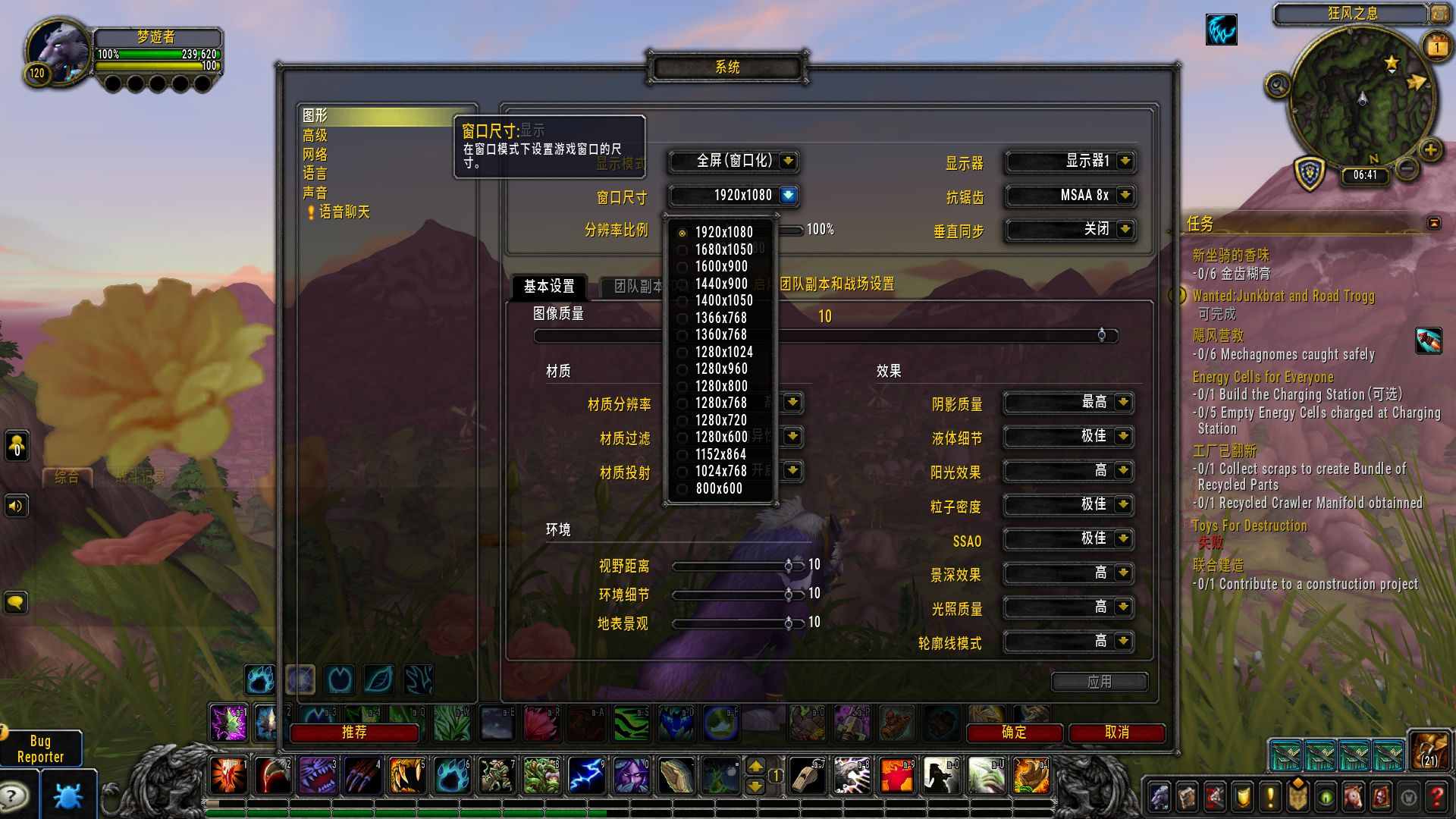Click the Bug Reporter bug icon
1456x819 pixels.
click(67, 794)
